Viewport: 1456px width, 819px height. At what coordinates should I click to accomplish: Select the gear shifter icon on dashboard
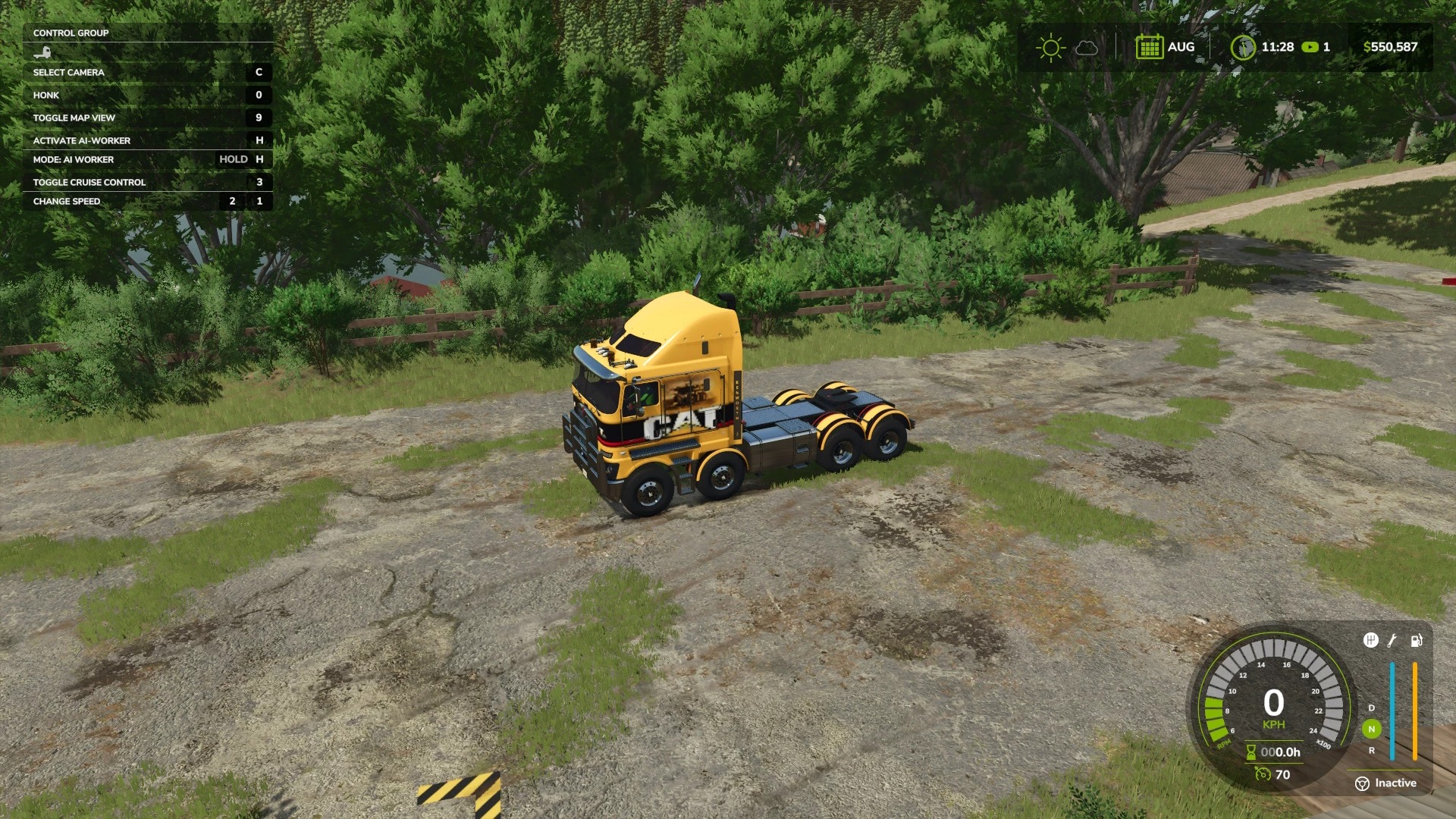(1371, 641)
